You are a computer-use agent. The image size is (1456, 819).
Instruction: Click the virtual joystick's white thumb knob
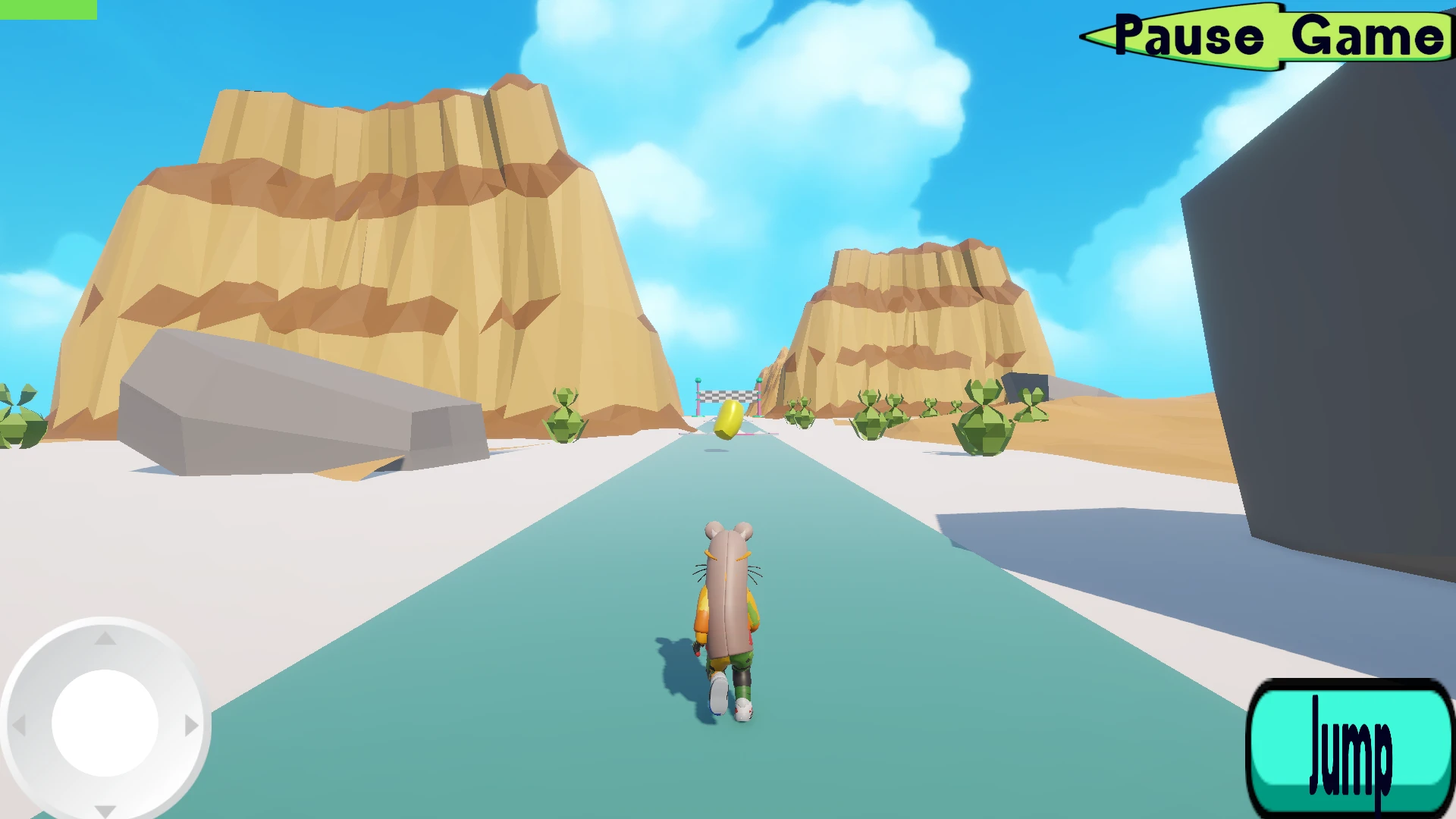[105, 723]
